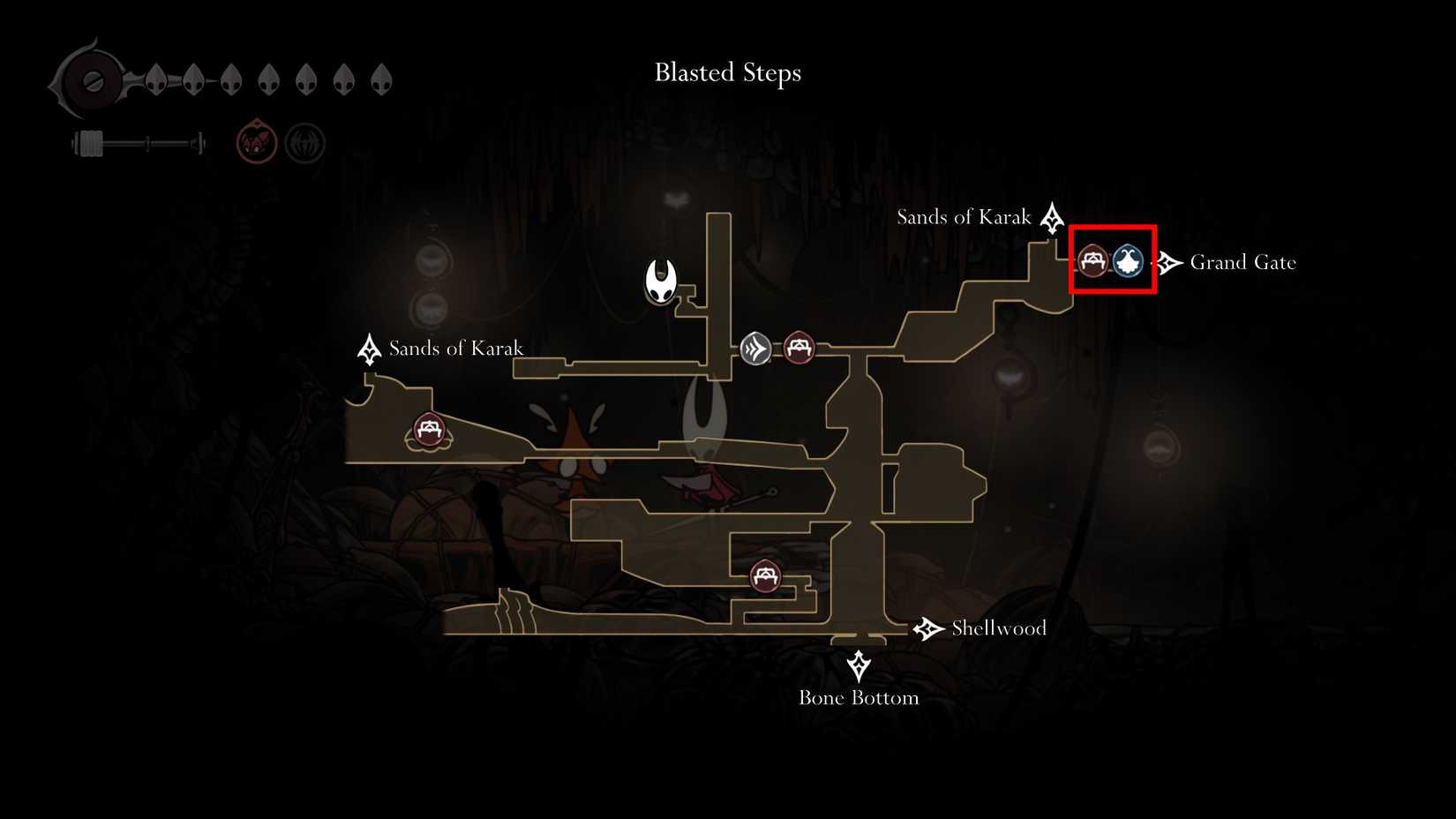Screen dimensions: 1456x819
Task: Click the Shellwood exit arrow marker
Action: pos(927,628)
